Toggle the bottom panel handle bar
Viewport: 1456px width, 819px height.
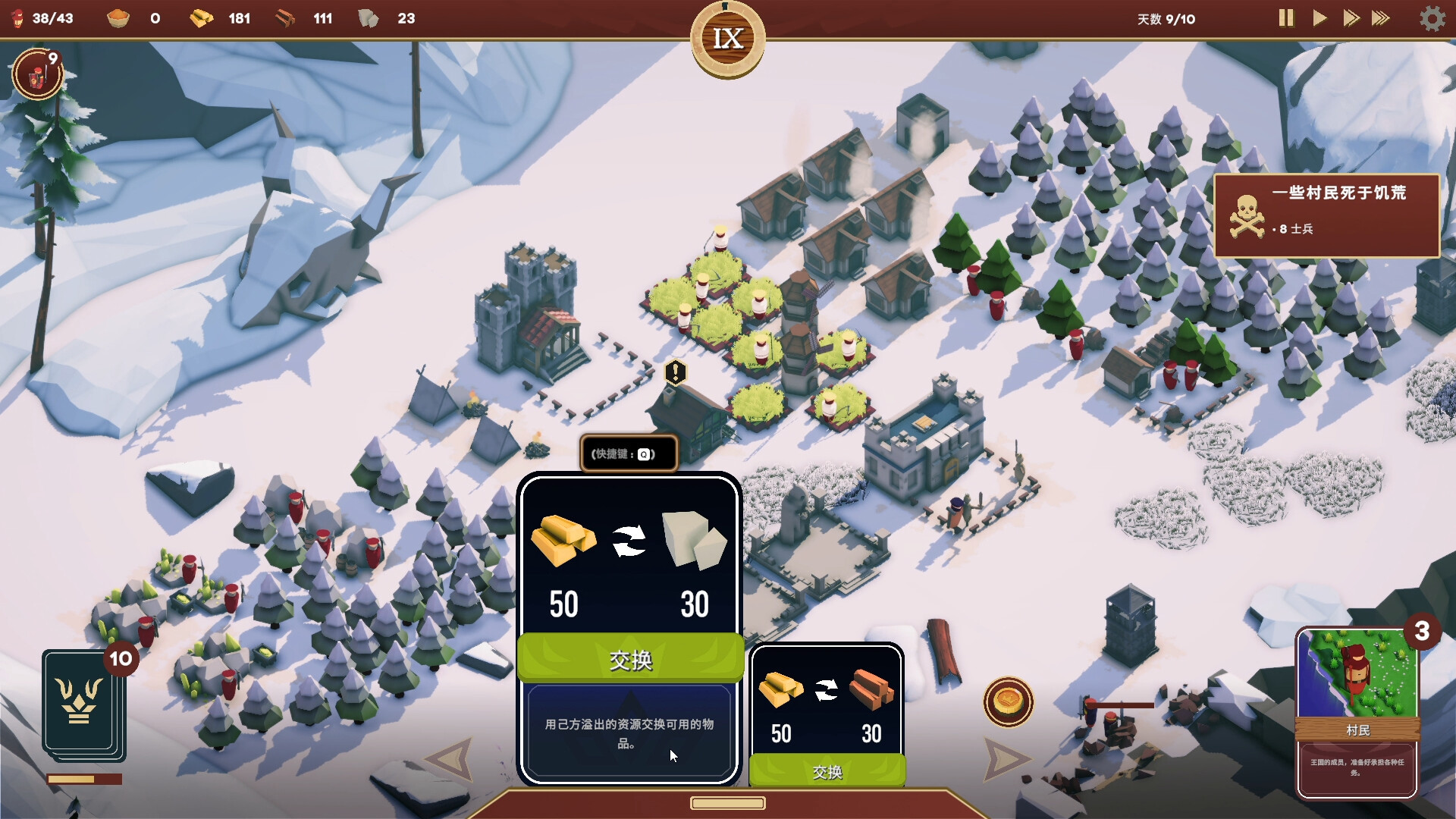pyautogui.click(x=727, y=803)
